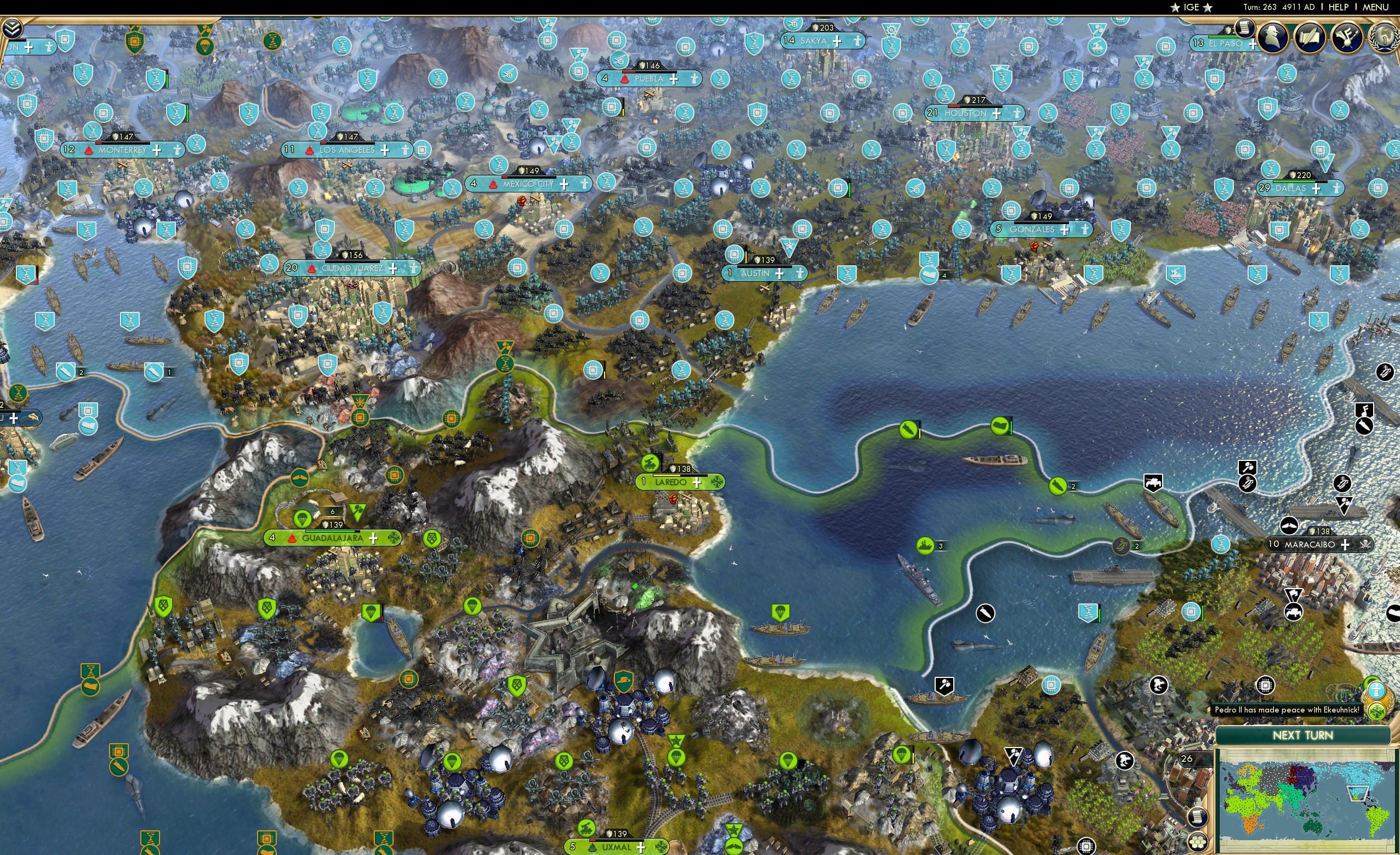Toggle the scroll log icon above the minimap hexes
Screen dimensions: 1400x855
(x=1199, y=818)
